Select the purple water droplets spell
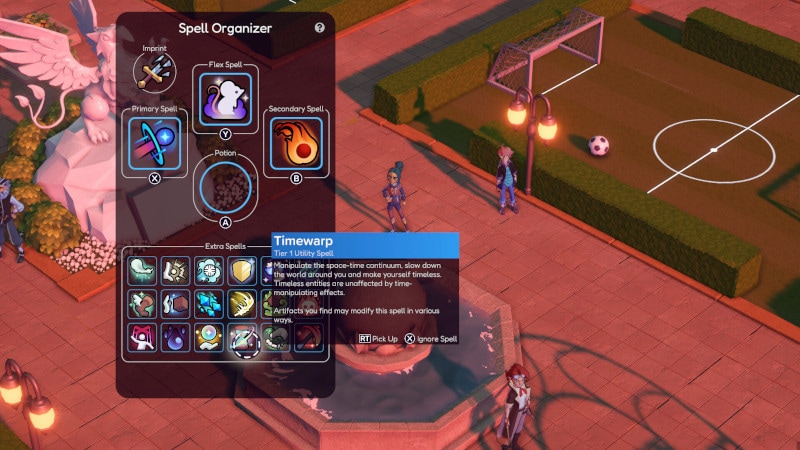The image size is (800, 450). click(x=176, y=338)
